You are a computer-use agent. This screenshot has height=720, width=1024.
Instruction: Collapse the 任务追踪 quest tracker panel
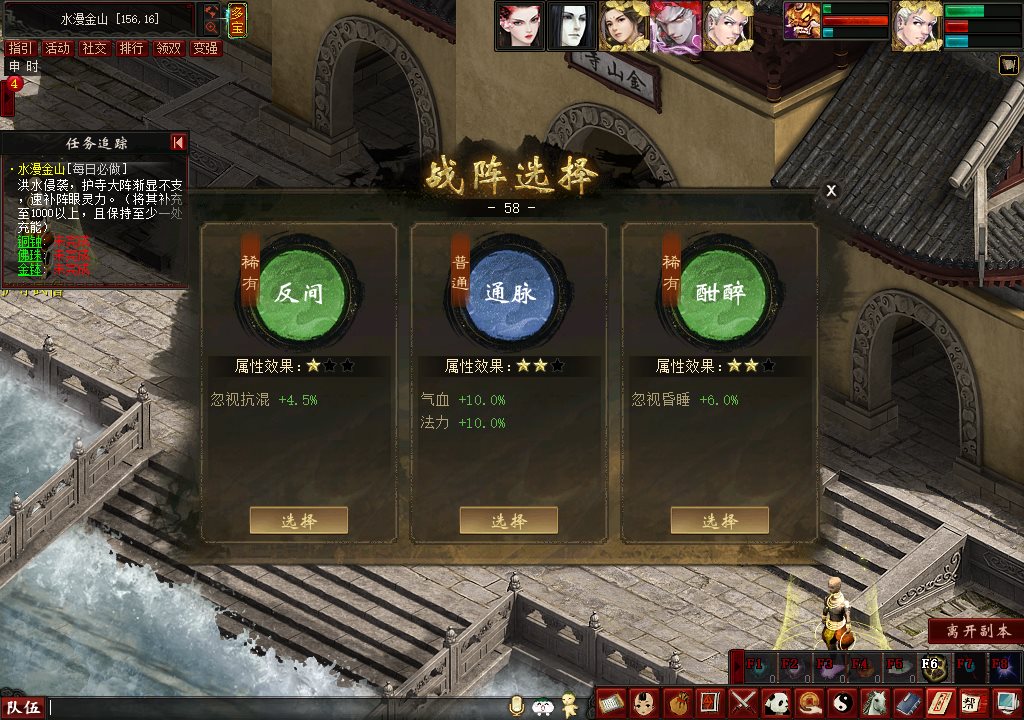point(178,143)
